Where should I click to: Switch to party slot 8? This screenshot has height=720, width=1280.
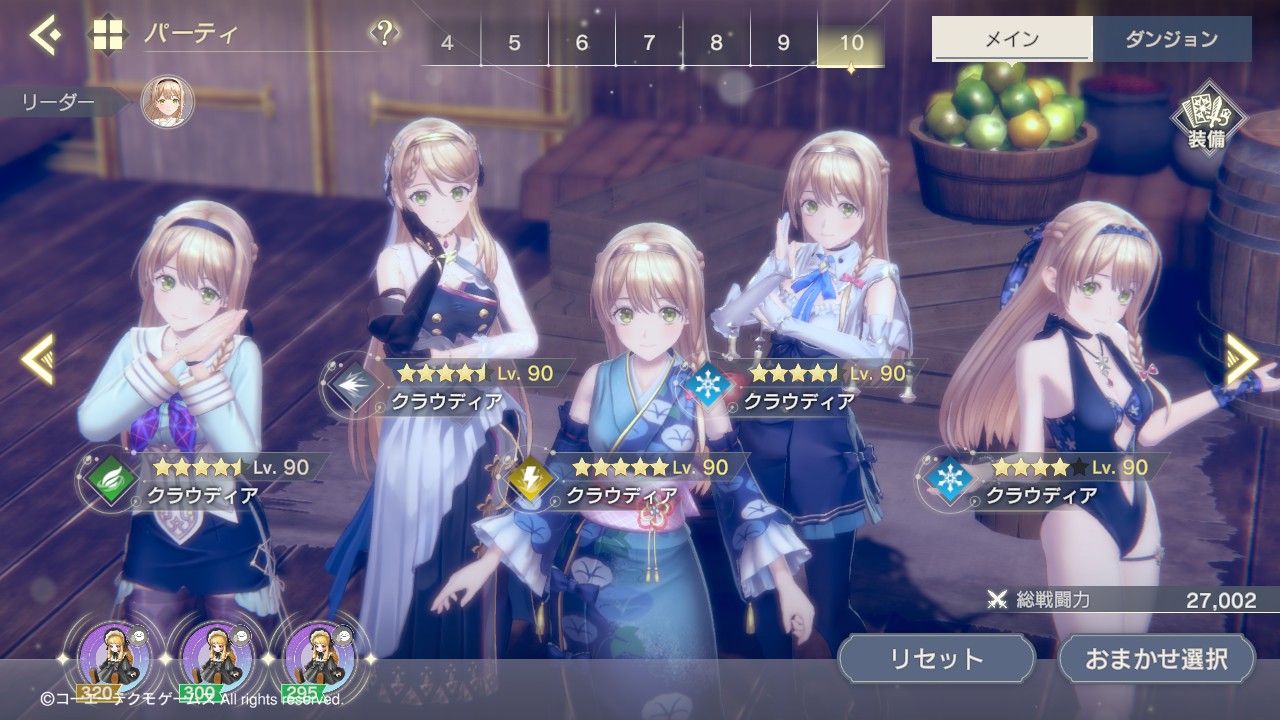tap(716, 43)
